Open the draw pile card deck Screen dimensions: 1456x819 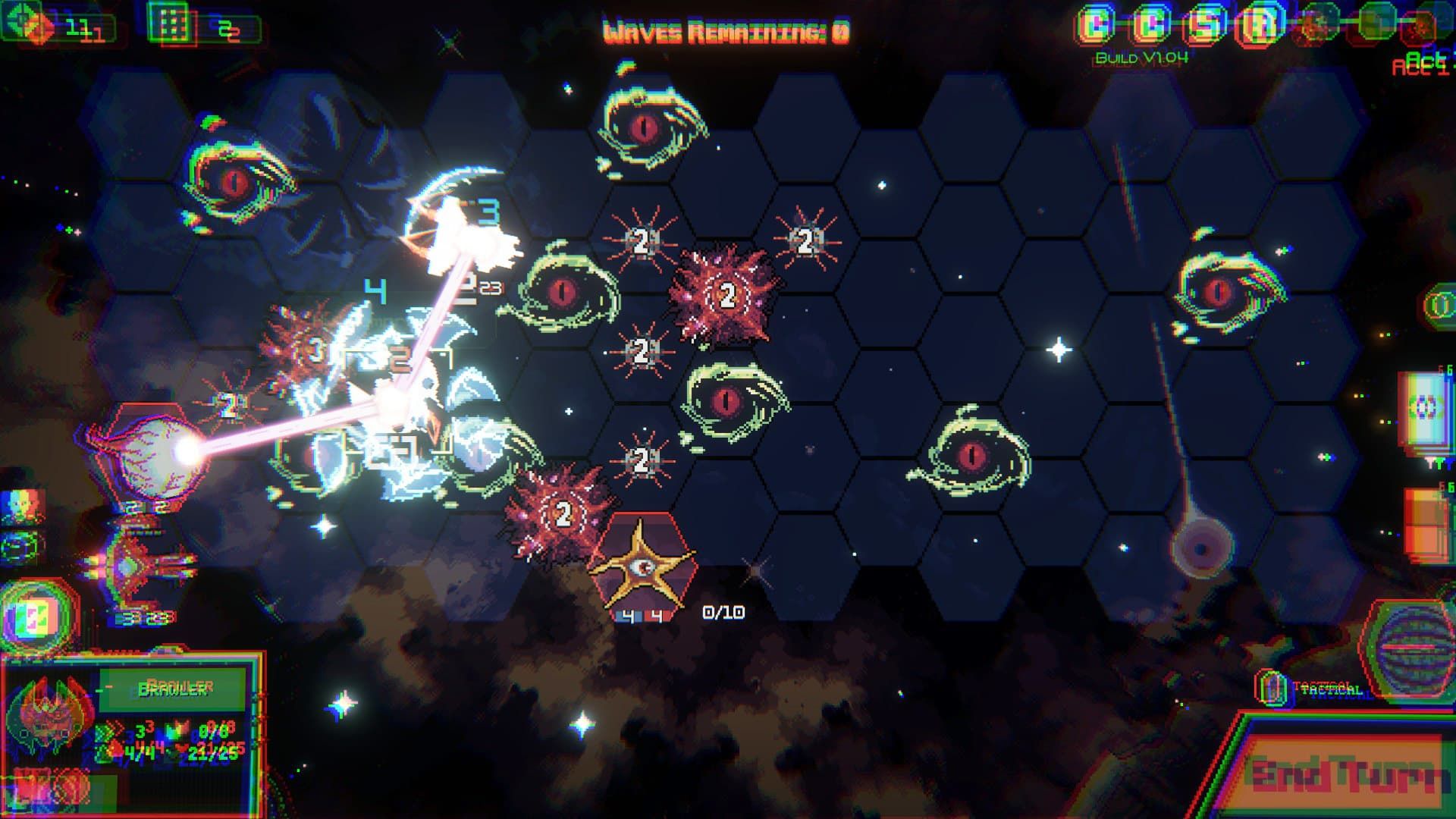1423,409
